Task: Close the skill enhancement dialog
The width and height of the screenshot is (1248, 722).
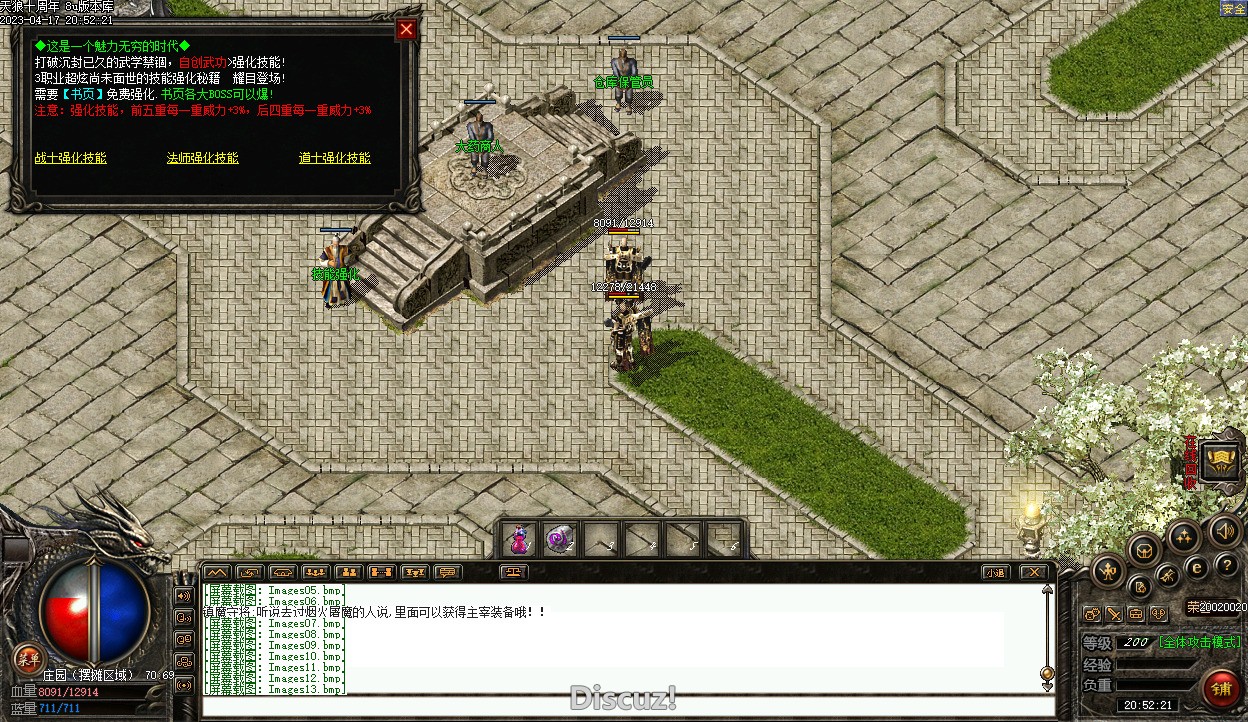Action: 406,30
